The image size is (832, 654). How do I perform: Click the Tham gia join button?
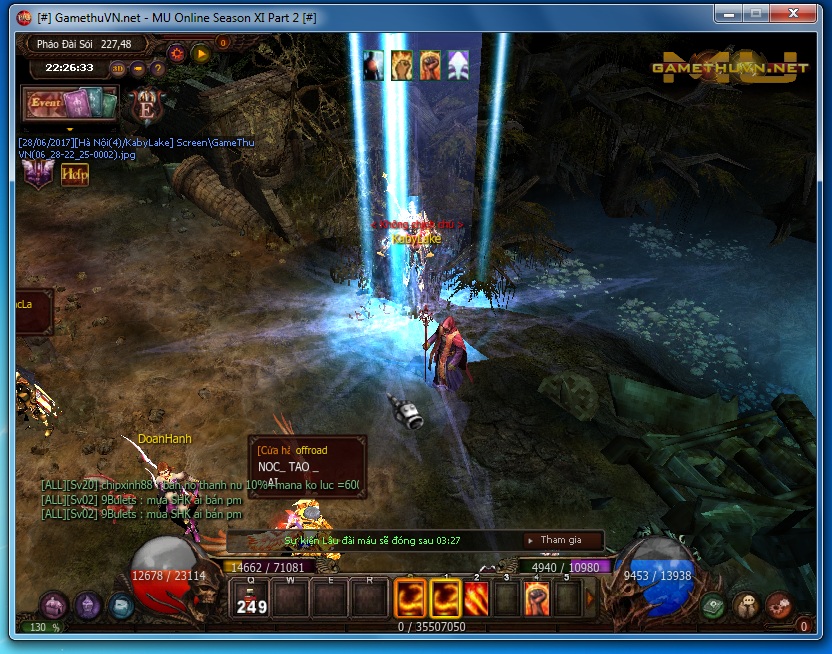click(x=564, y=540)
